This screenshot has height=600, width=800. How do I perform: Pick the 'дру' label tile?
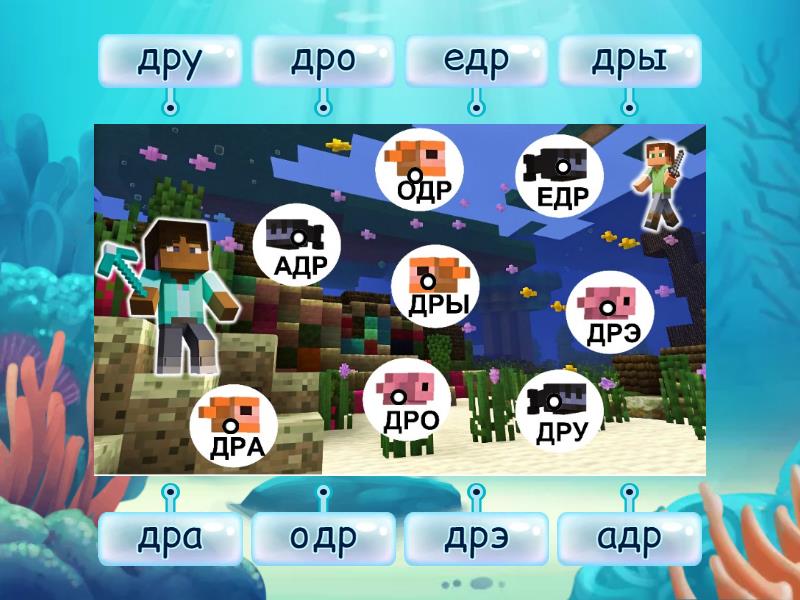(x=170, y=61)
